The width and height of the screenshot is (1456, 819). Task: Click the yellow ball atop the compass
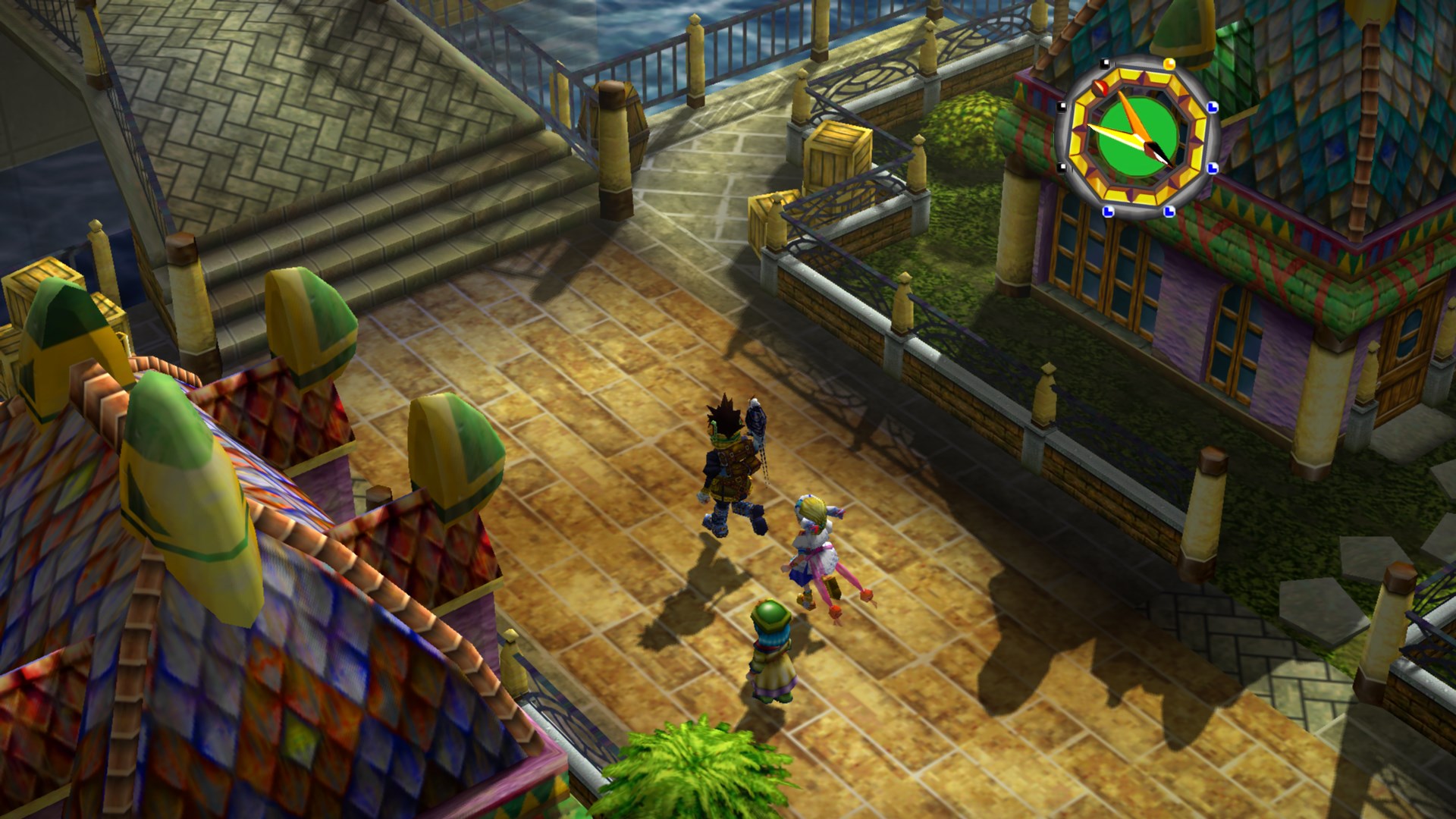click(1169, 63)
